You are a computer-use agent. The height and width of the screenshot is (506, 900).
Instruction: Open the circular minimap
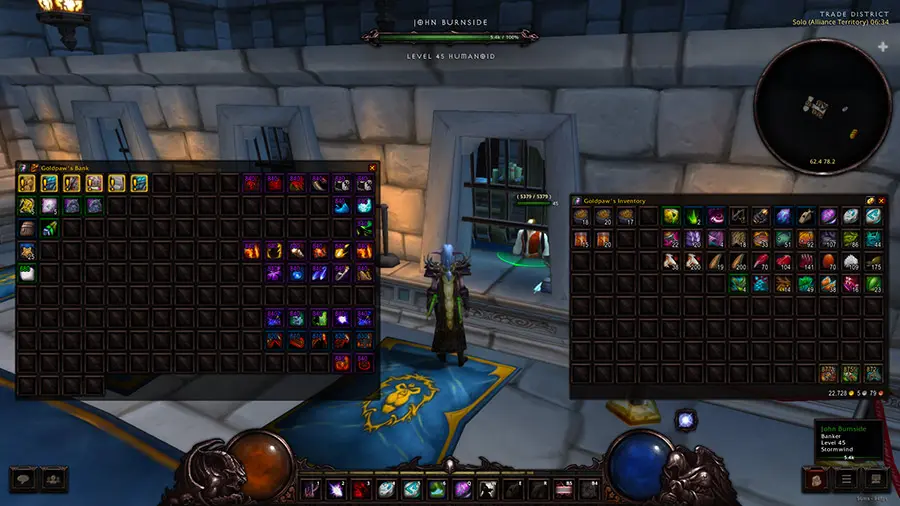pos(823,105)
